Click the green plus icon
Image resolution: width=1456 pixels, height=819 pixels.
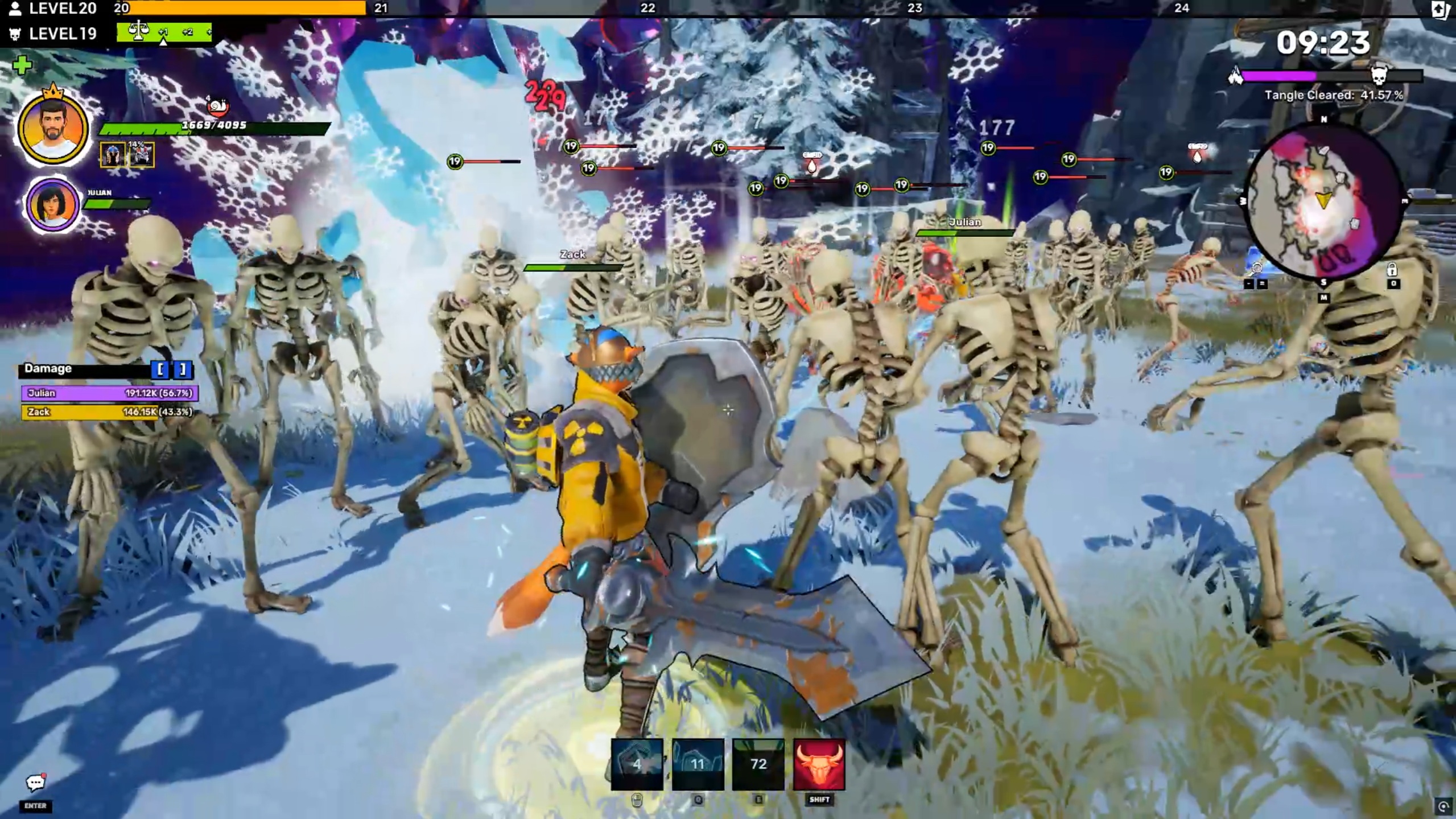[x=22, y=65]
